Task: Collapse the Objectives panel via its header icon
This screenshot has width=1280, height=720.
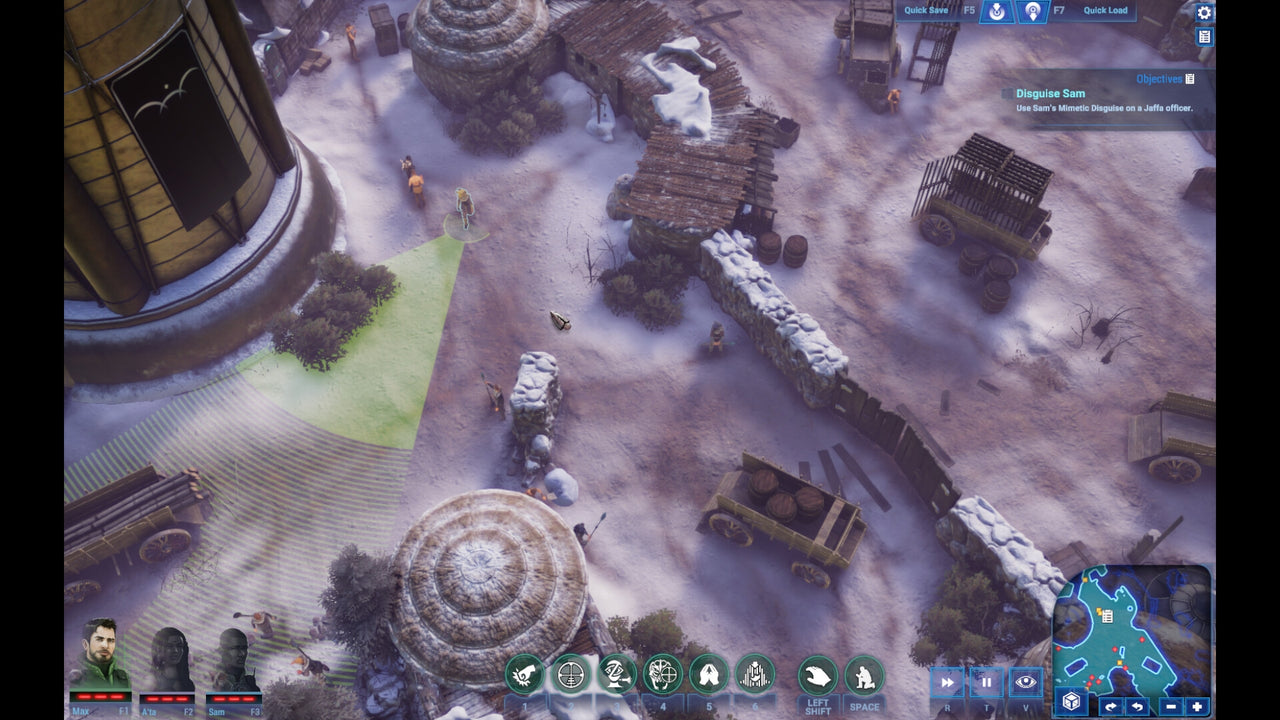Action: click(x=1188, y=77)
